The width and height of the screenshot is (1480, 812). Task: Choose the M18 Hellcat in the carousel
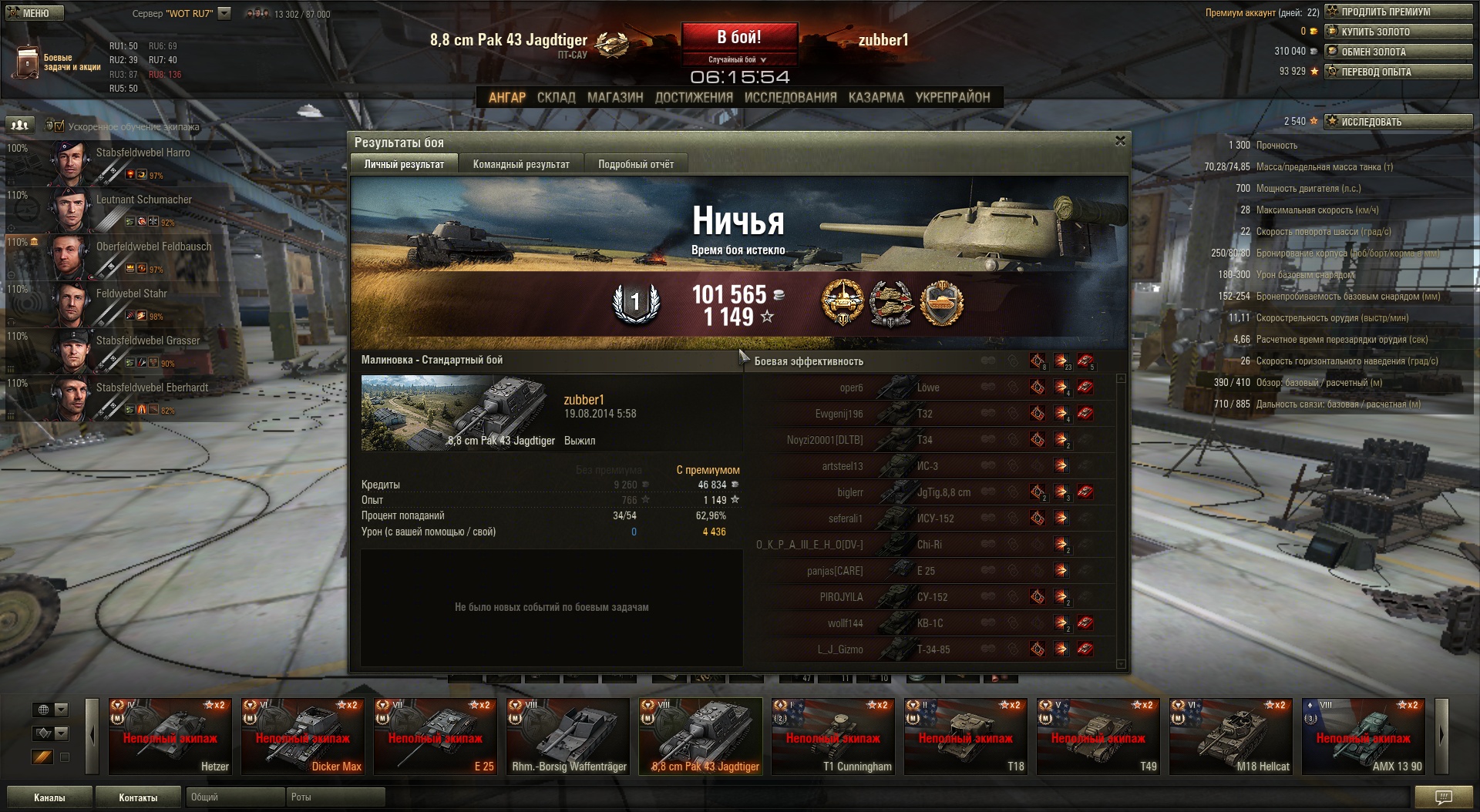click(1231, 736)
